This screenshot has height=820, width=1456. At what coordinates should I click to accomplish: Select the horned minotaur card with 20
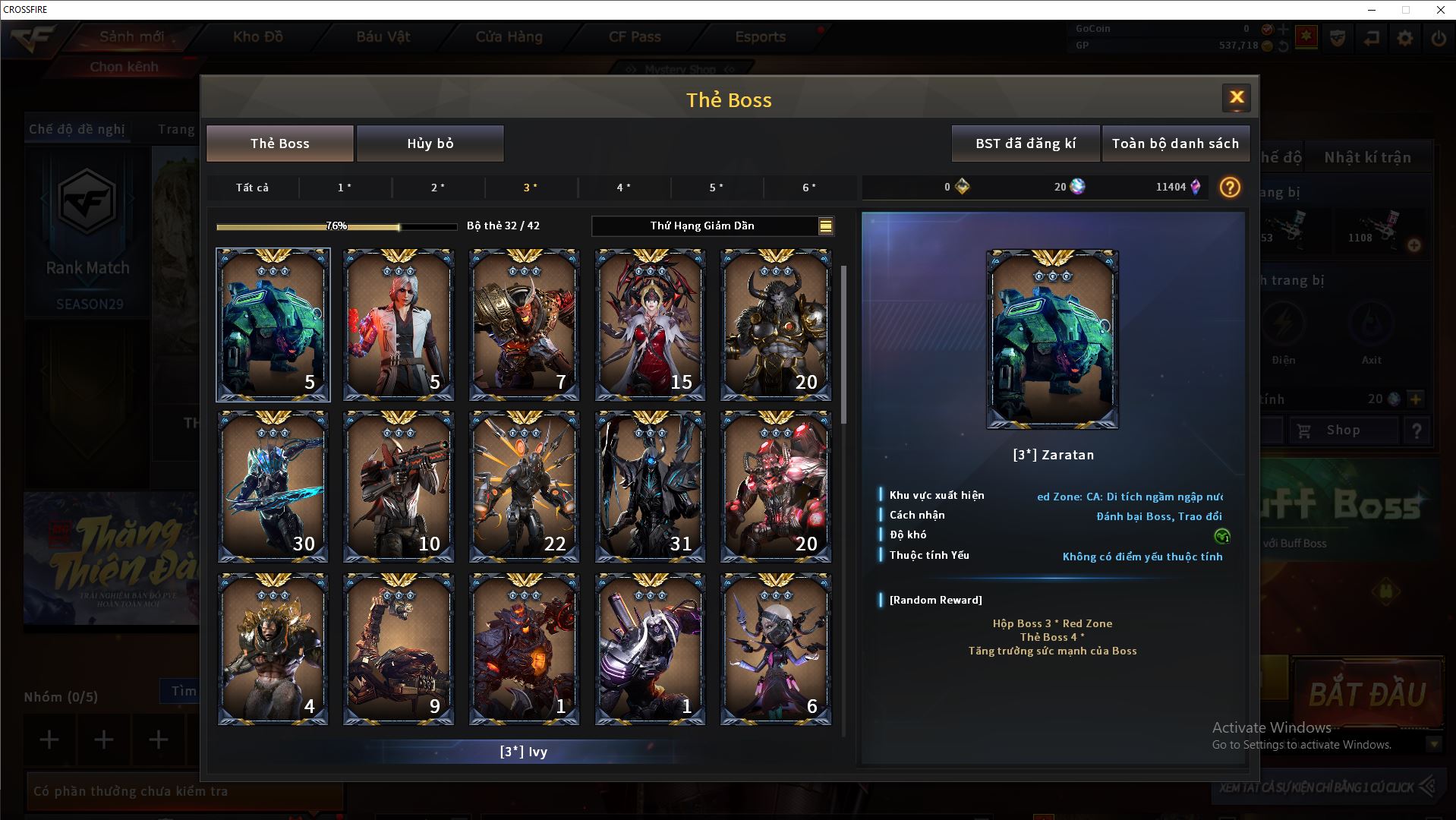775,325
